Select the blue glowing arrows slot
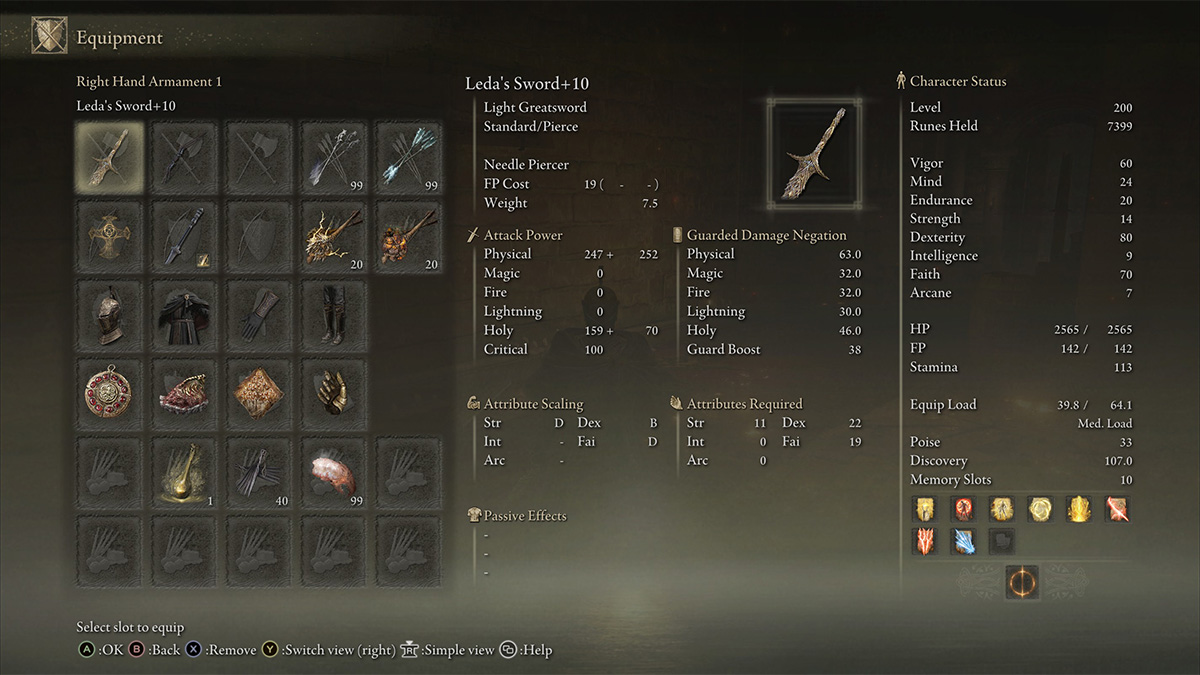 click(409, 157)
